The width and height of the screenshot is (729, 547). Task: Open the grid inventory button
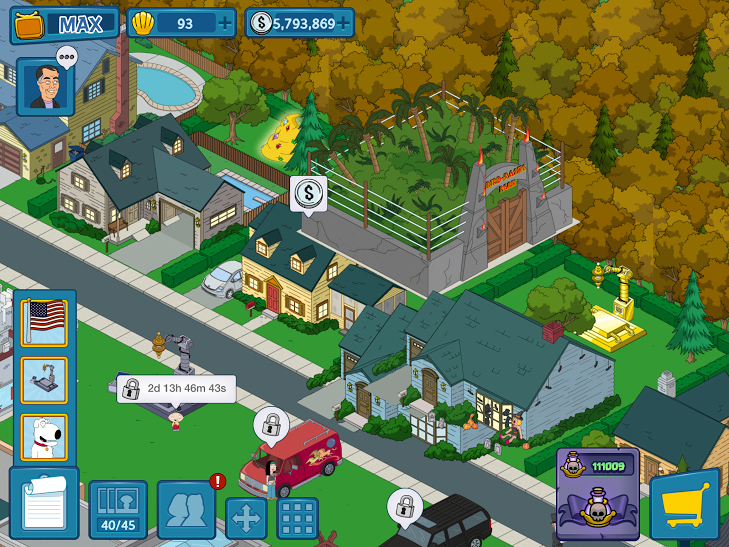(297, 518)
